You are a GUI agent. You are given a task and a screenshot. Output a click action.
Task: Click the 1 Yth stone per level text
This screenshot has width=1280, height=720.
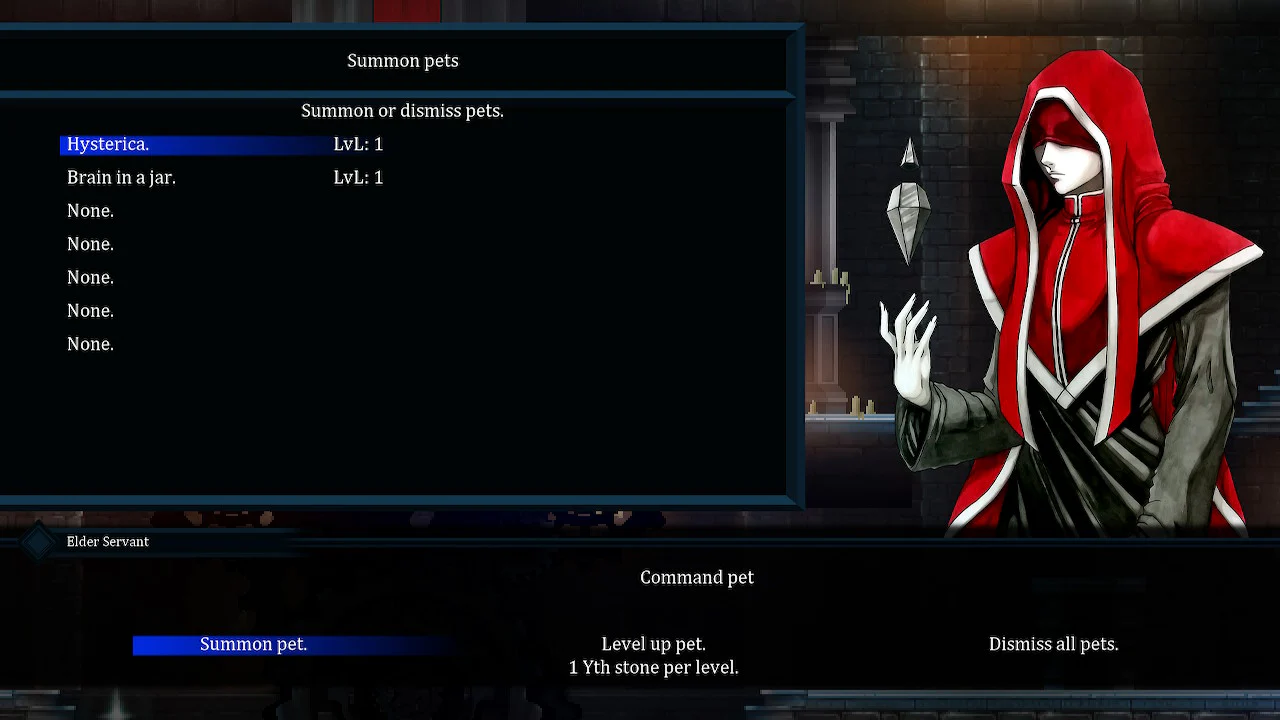pyautogui.click(x=653, y=667)
